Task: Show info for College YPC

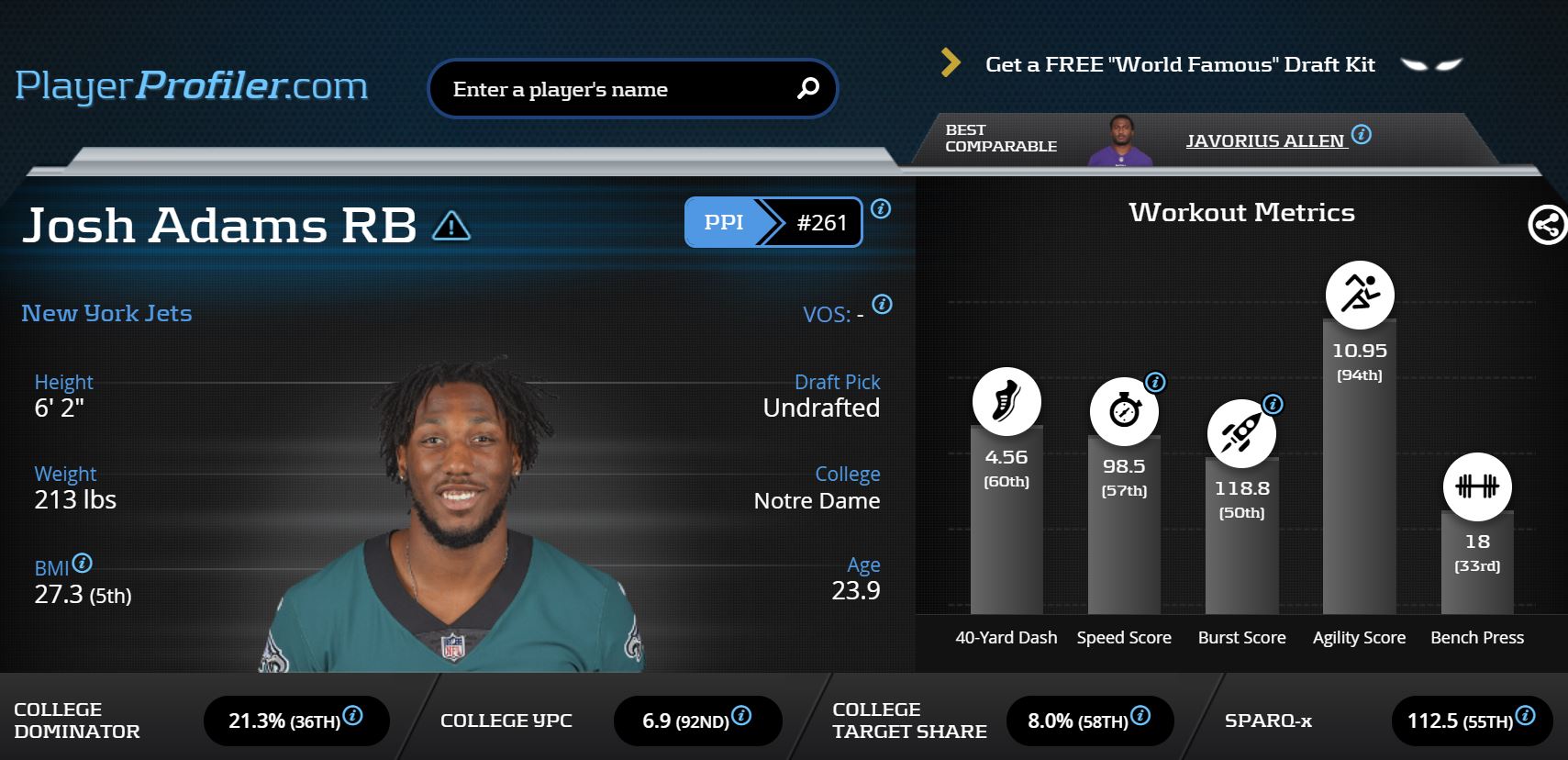Action: 742,716
